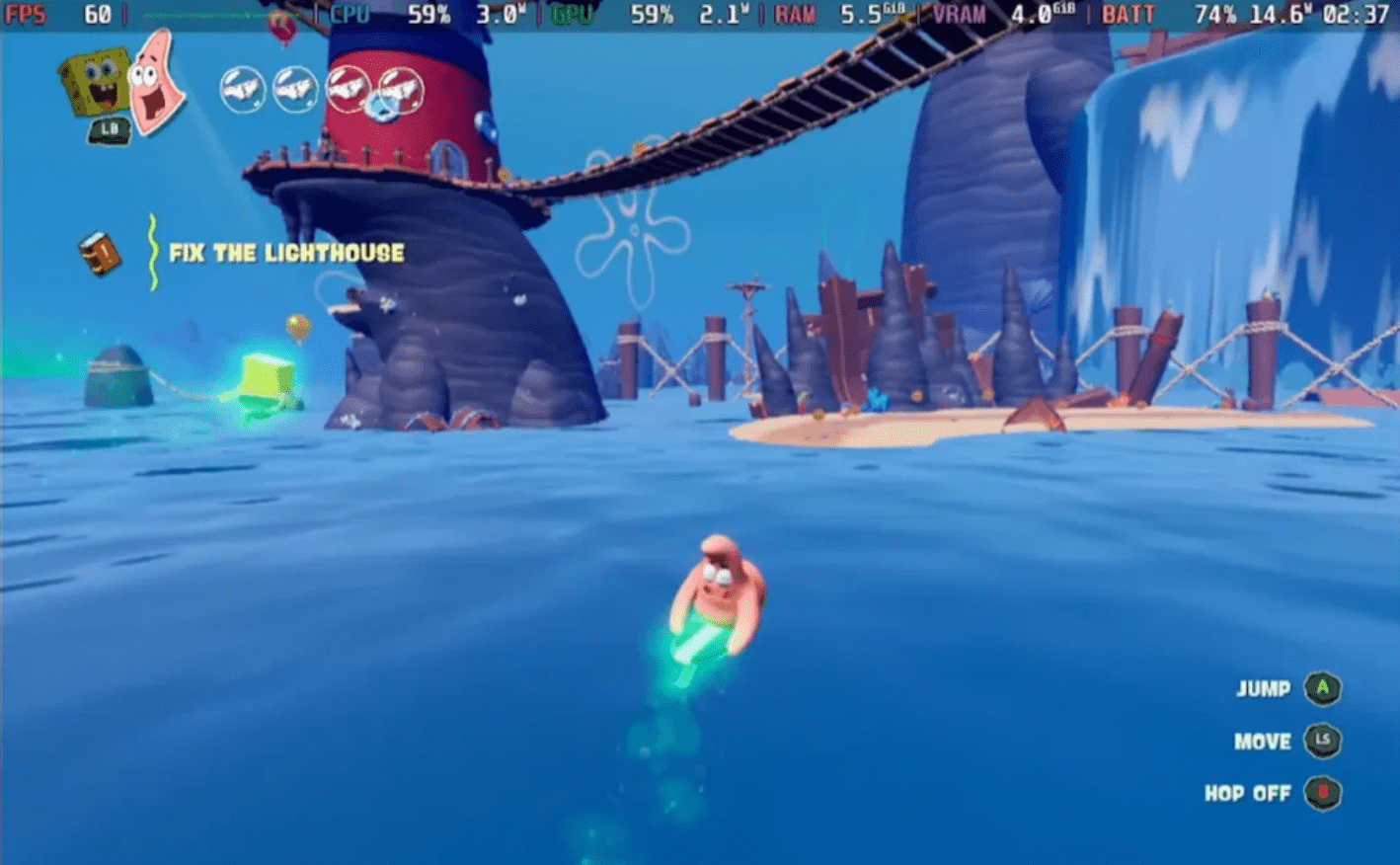The height and width of the screenshot is (865, 1400).
Task: Toggle the VRAM readout display
Action: pos(958,13)
